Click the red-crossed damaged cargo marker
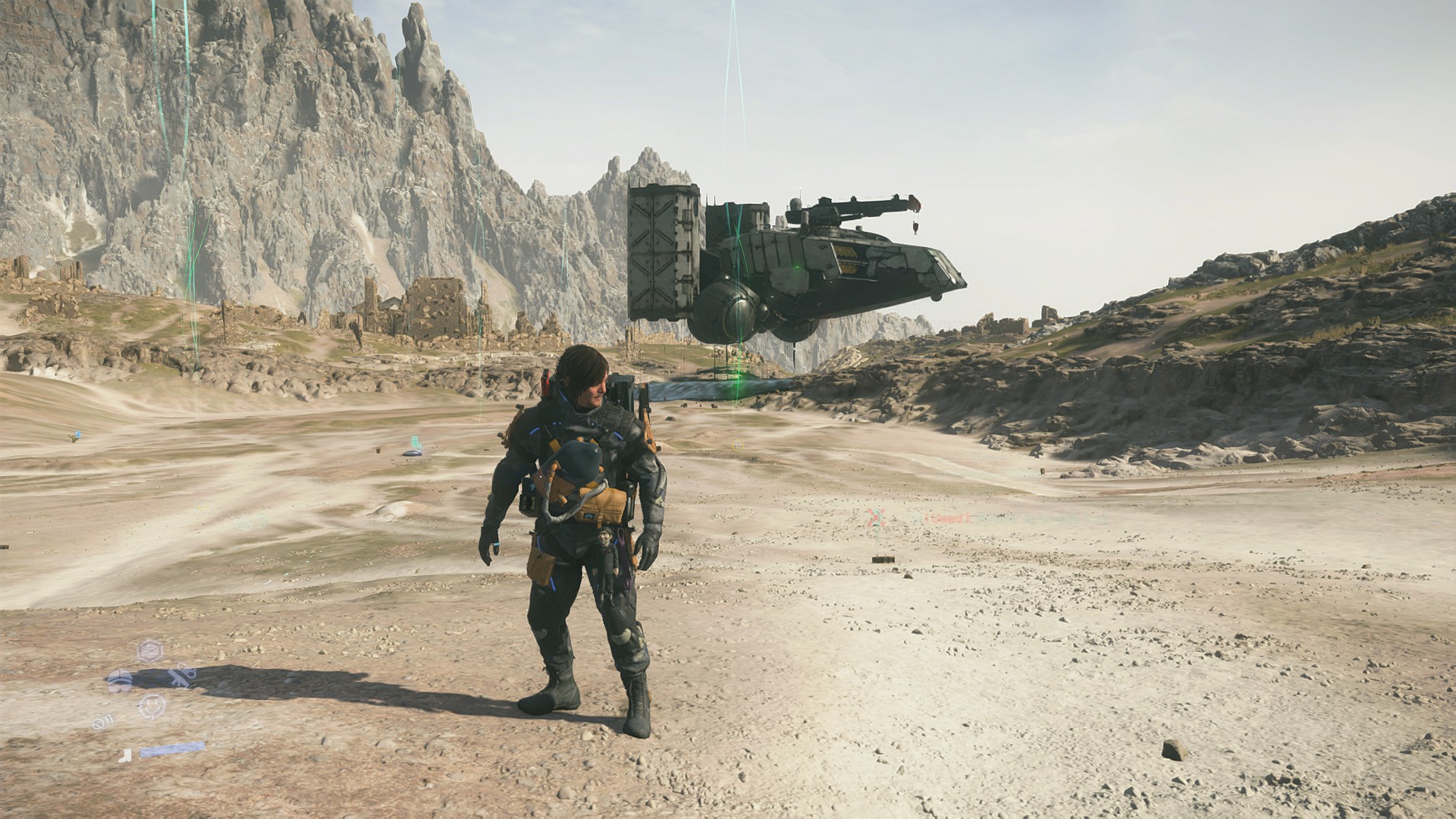This screenshot has height=819, width=1456. click(x=877, y=518)
